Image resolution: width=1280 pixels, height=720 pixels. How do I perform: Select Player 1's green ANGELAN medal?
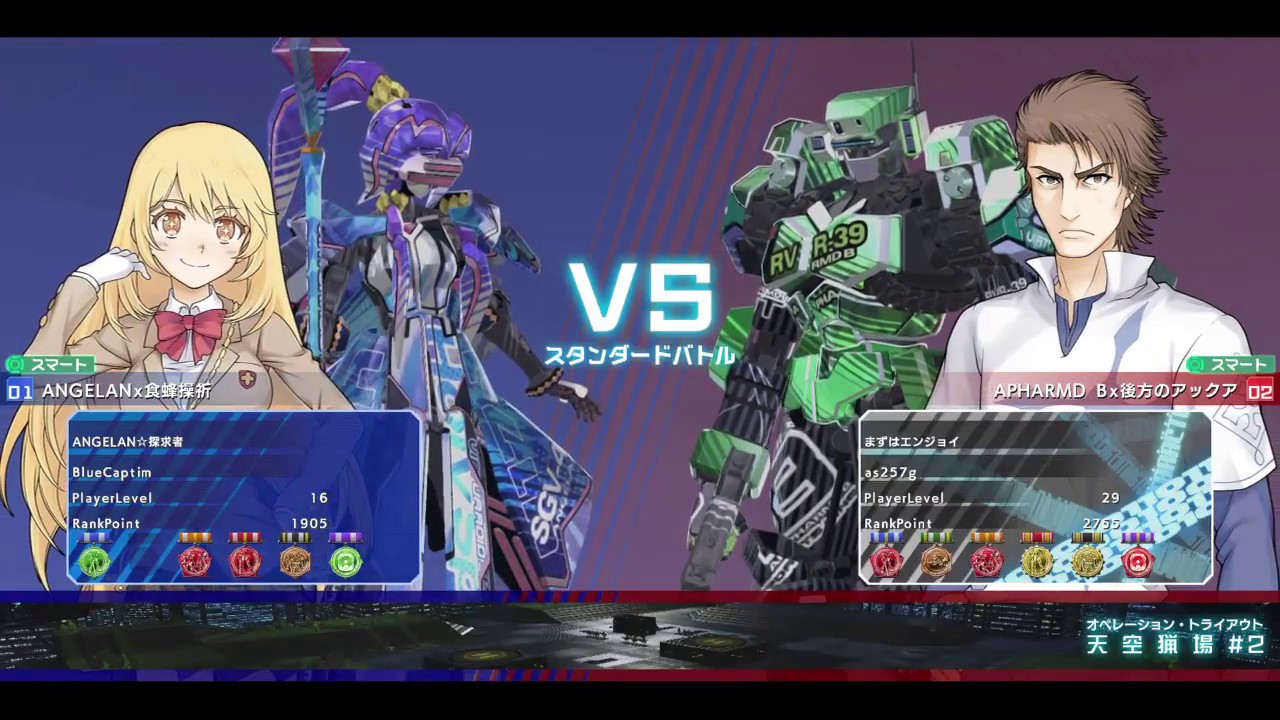[x=95, y=562]
